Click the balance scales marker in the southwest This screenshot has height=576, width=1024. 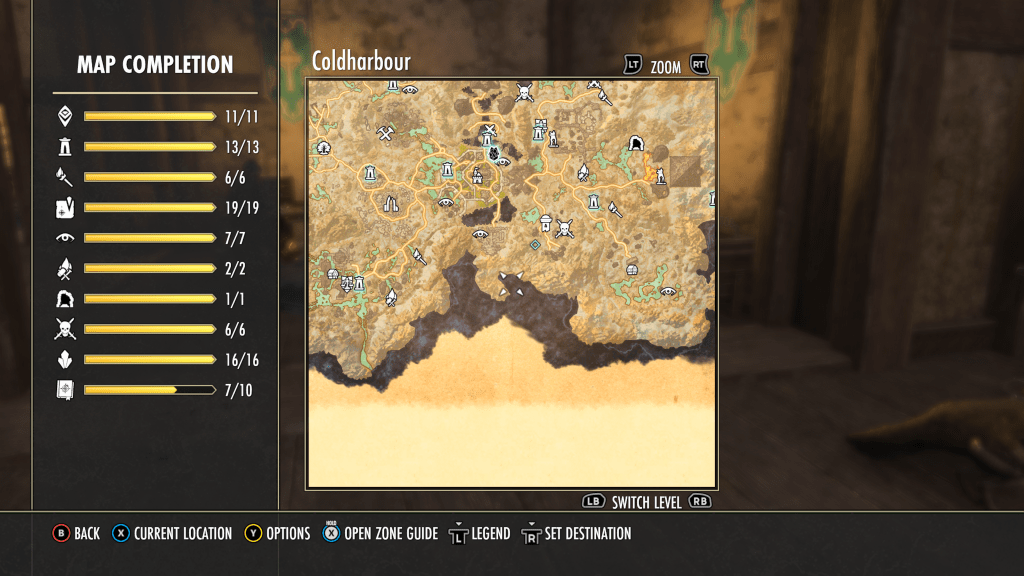coord(347,283)
